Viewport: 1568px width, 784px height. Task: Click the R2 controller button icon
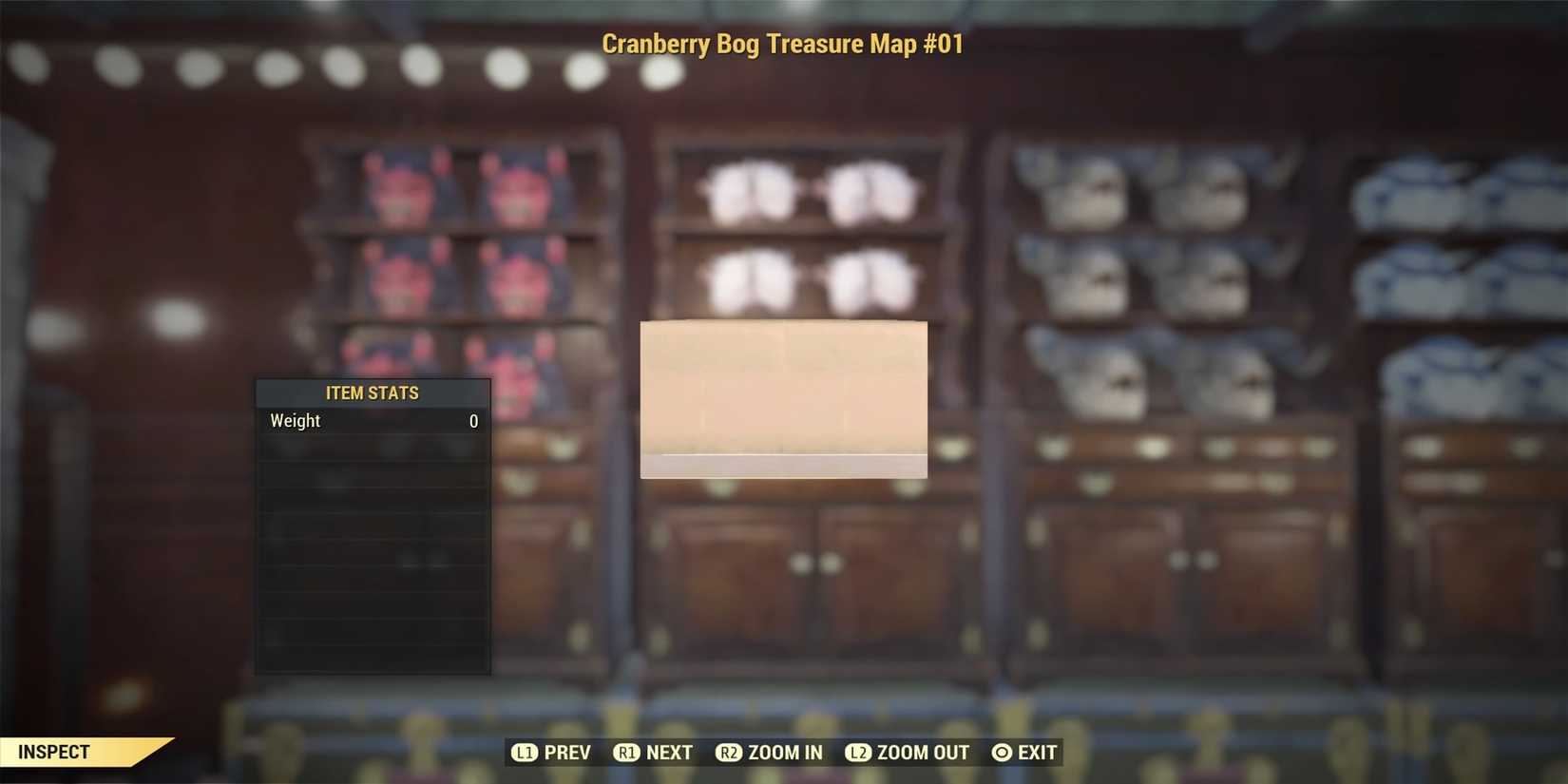click(730, 752)
